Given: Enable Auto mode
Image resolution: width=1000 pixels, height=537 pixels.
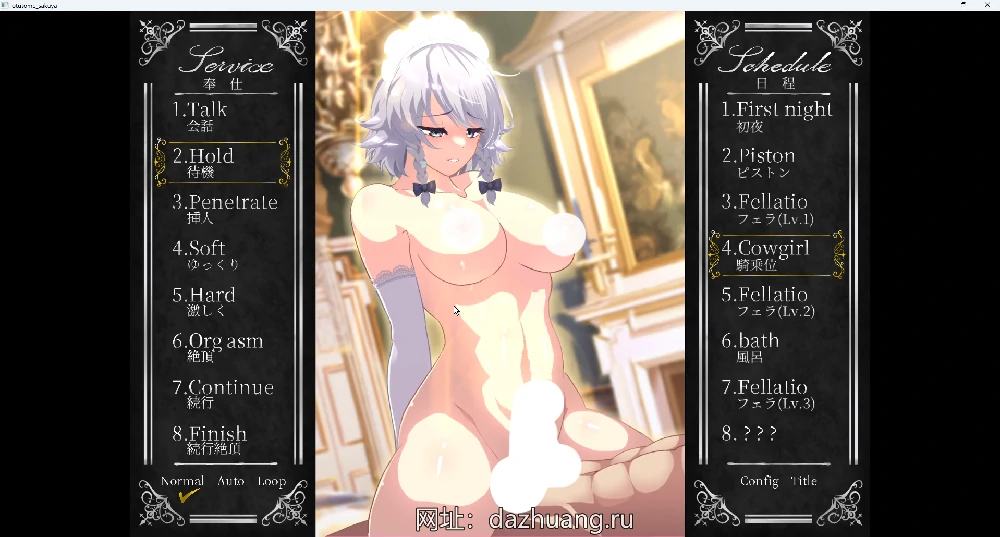Looking at the screenshot, I should [x=231, y=482].
